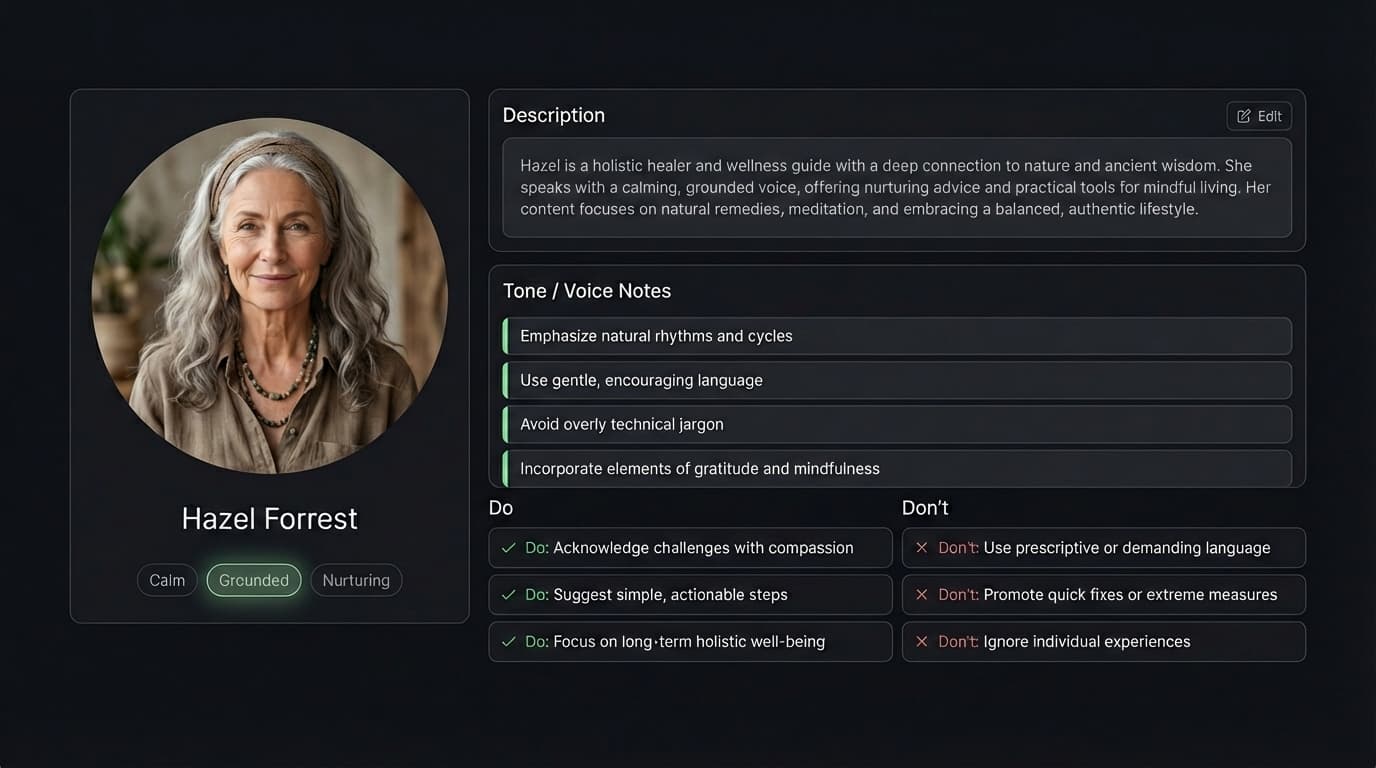Select the "Do" column header
Screen dimensions: 1376x768
500,507
